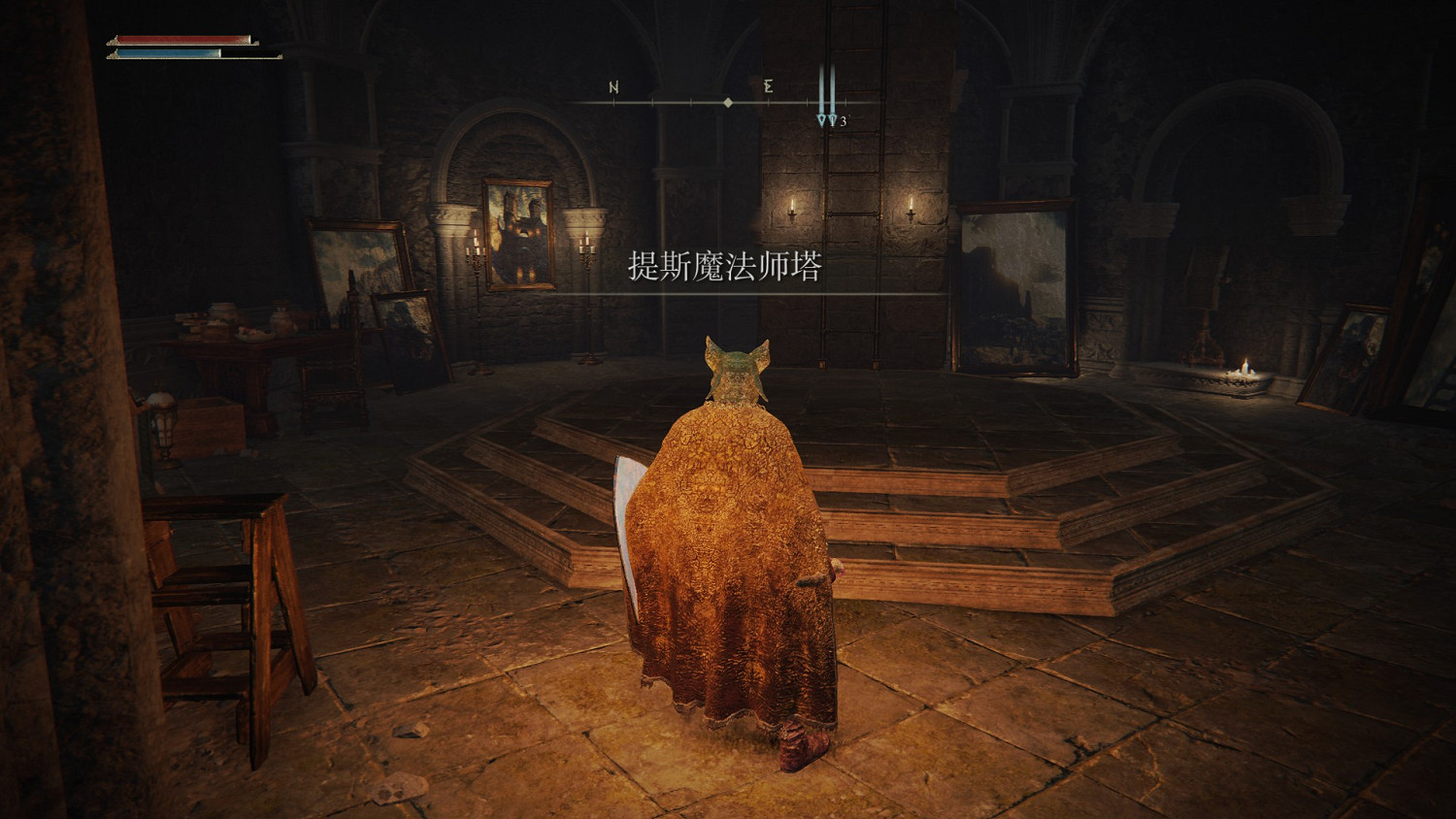Image resolution: width=1456 pixels, height=819 pixels.
Task: Click the lit candles on the right pedestal
Action: click(1242, 371)
